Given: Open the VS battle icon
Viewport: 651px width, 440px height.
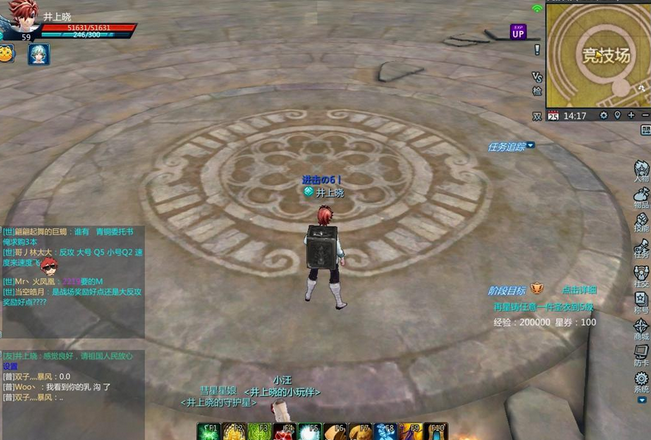Looking at the screenshot, I should coord(538,77).
